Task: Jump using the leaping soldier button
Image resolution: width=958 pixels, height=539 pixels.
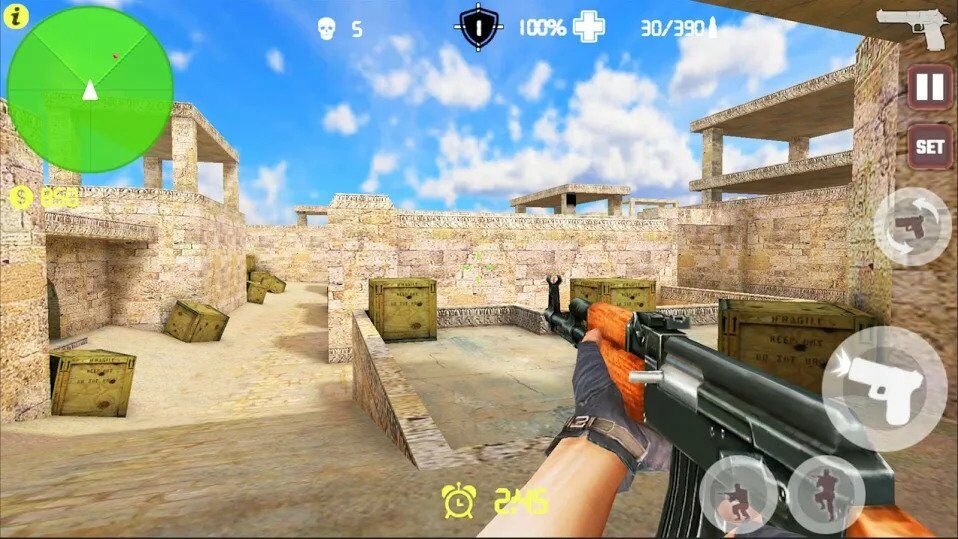Action: pyautogui.click(x=825, y=494)
